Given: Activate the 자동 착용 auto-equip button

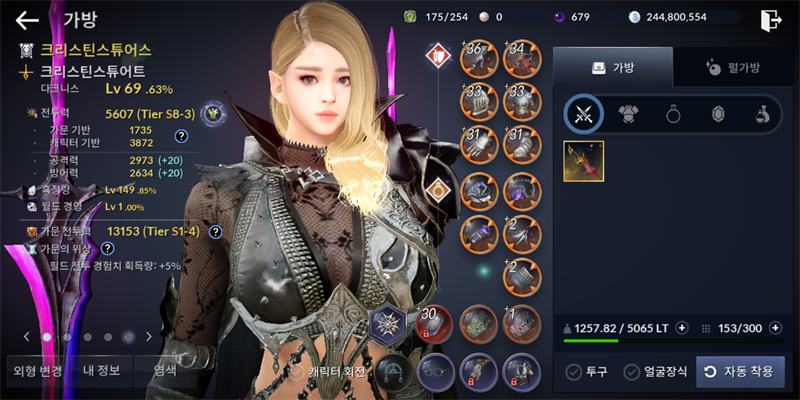Looking at the screenshot, I should 740,372.
